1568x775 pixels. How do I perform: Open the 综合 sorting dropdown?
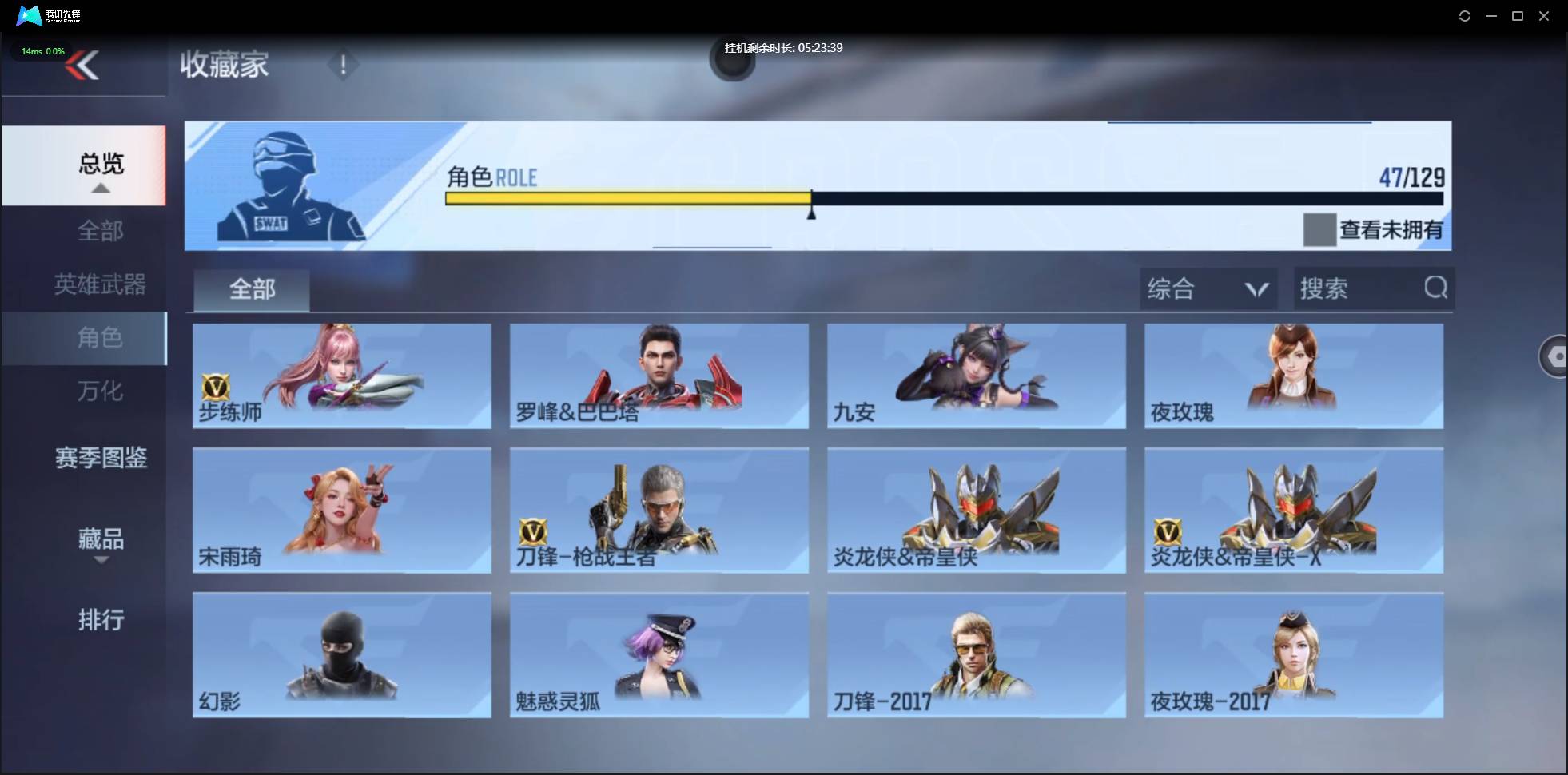(1207, 288)
